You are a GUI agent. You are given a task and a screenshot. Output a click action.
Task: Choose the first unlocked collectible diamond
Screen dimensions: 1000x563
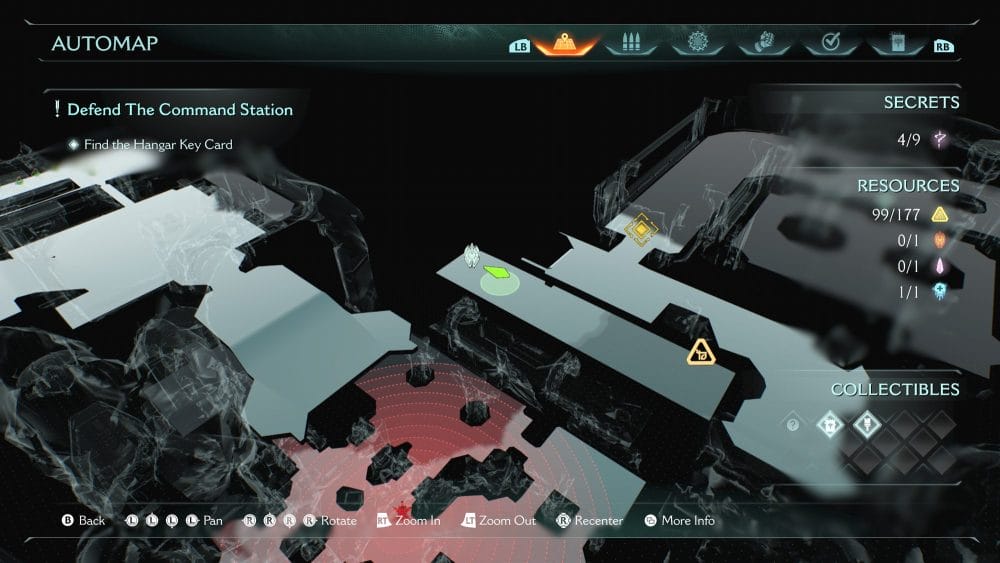click(x=829, y=425)
